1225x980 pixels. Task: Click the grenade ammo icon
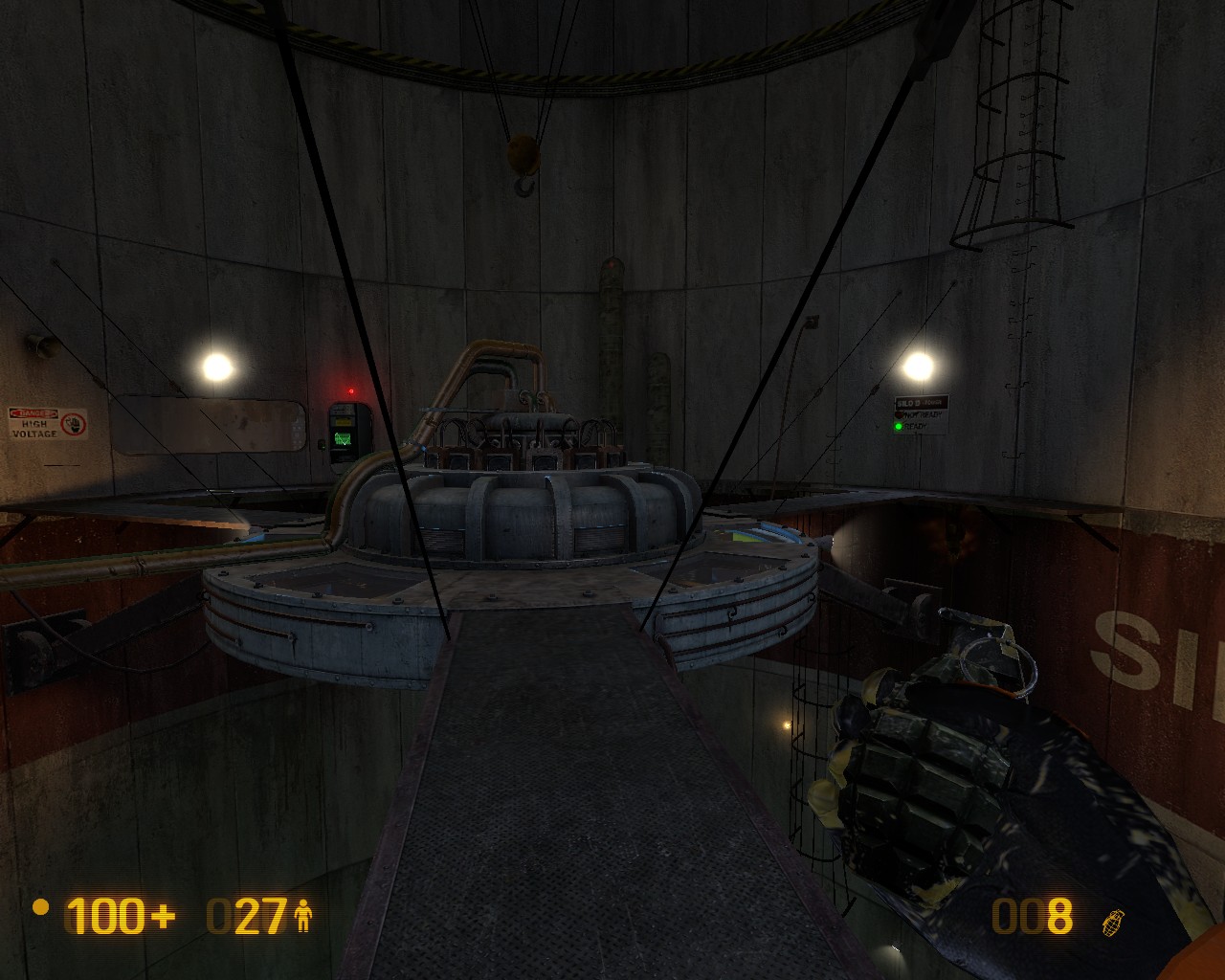tap(1113, 921)
